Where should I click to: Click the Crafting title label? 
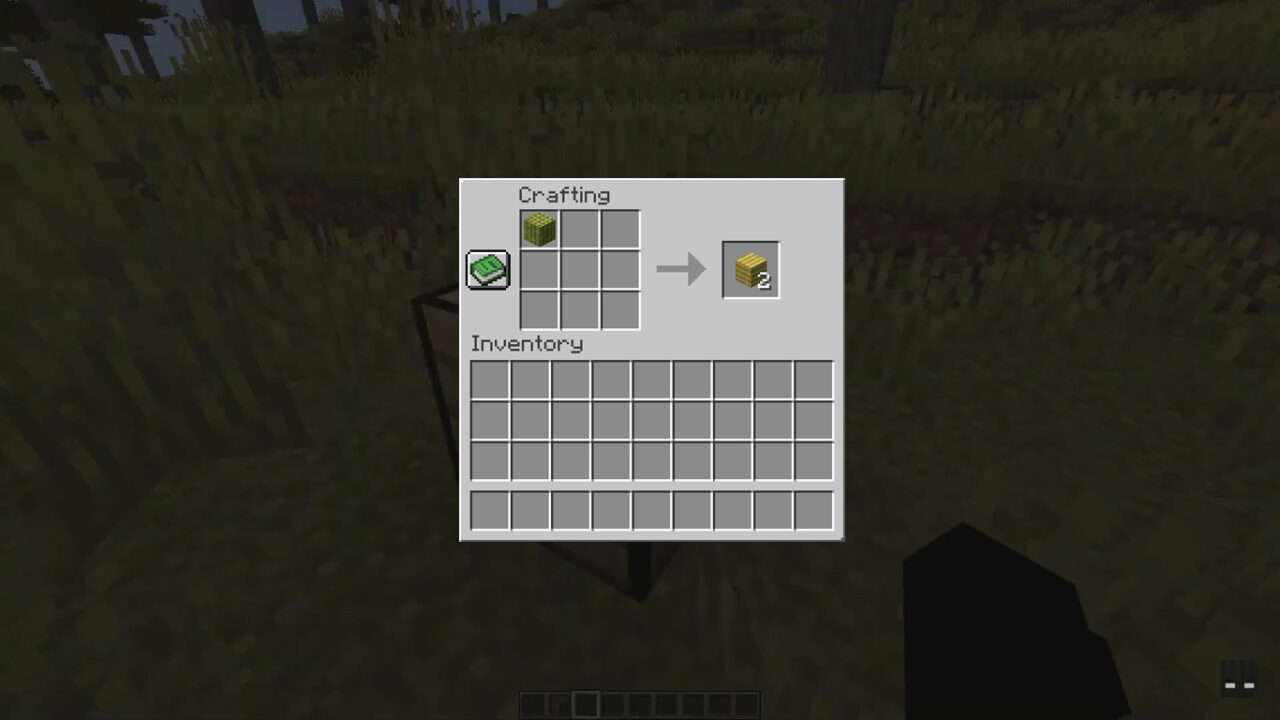pos(565,195)
